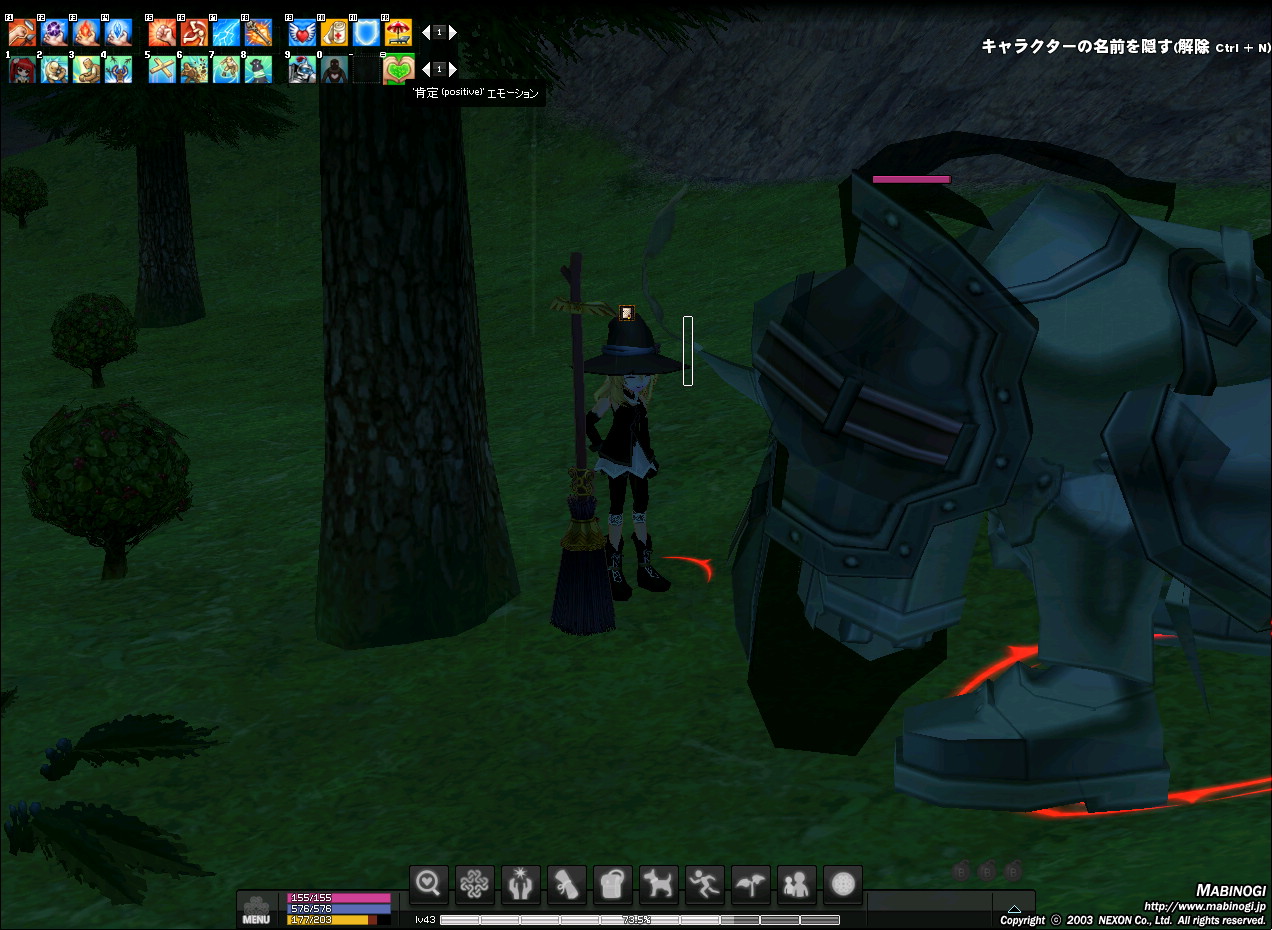Click the round globe toolbar icon
This screenshot has width=1272, height=930.
843,884
